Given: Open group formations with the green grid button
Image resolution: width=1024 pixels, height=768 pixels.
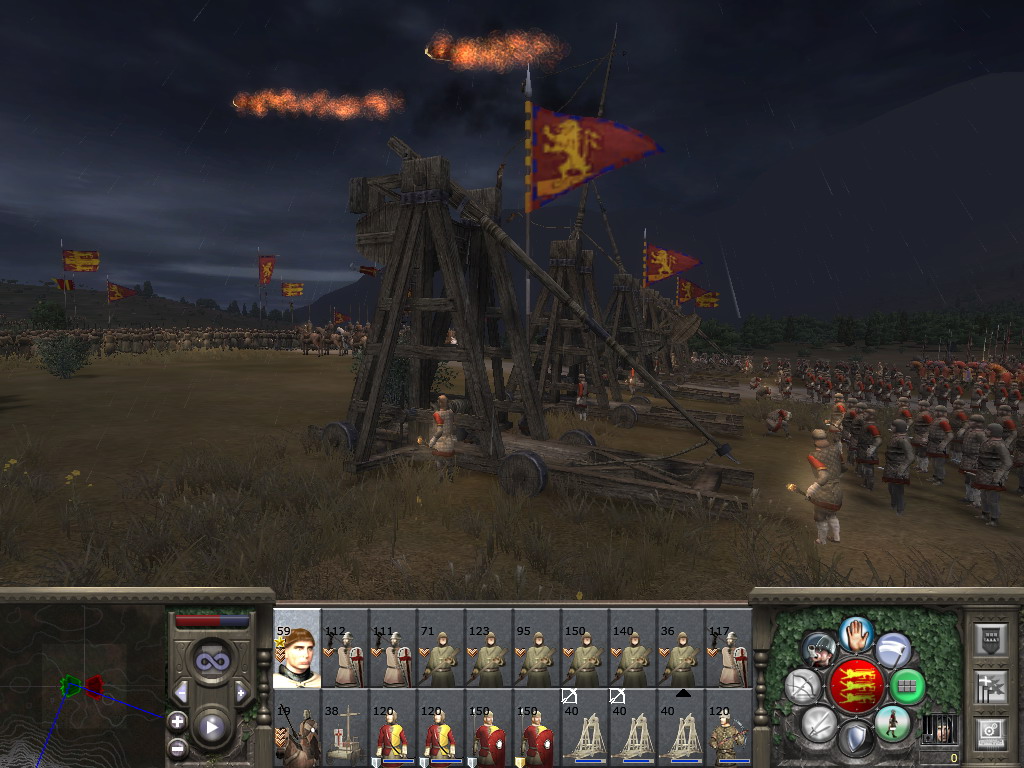Looking at the screenshot, I should pos(908,687).
